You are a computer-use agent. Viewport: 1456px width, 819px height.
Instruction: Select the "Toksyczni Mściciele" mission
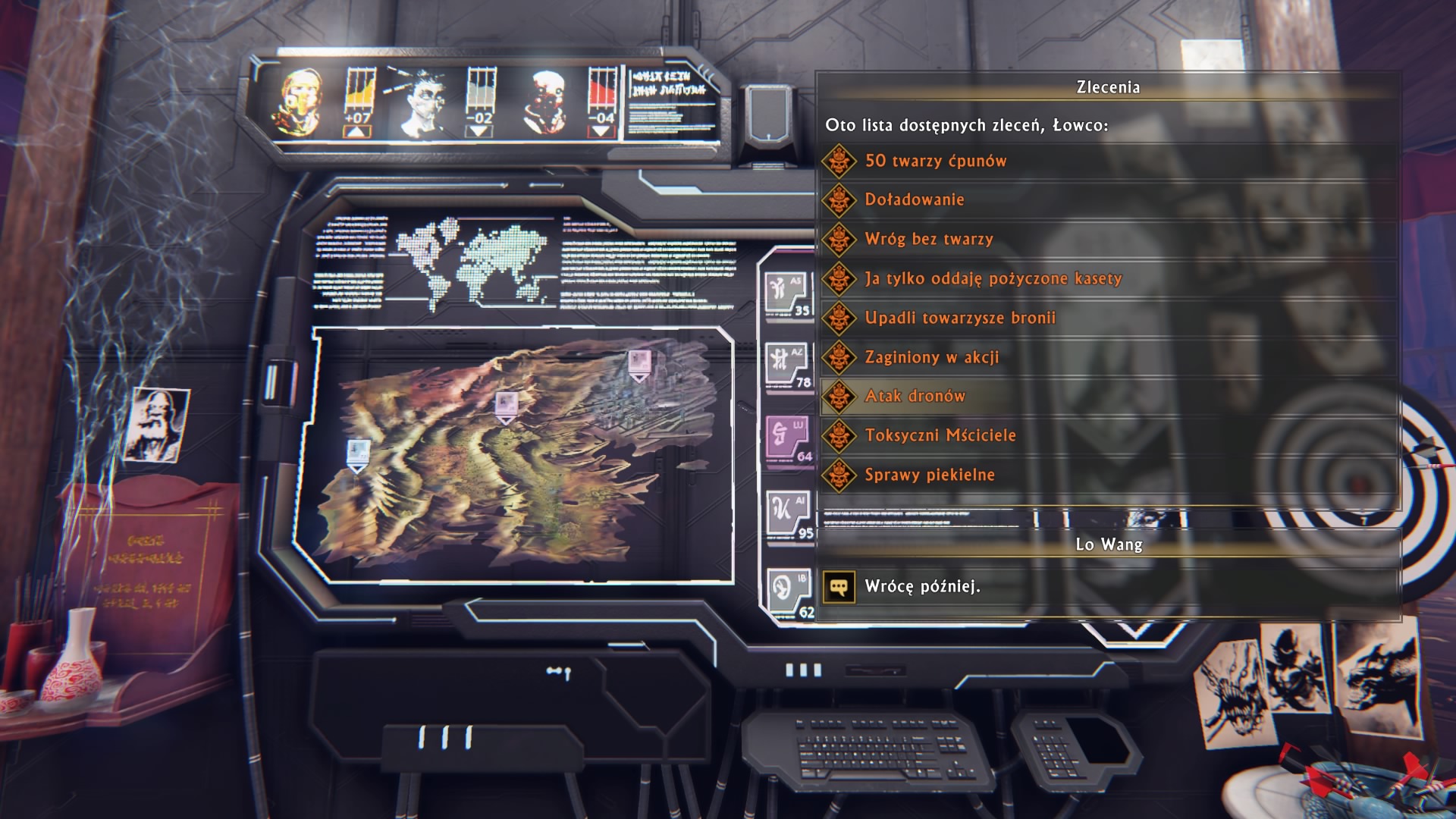point(940,436)
